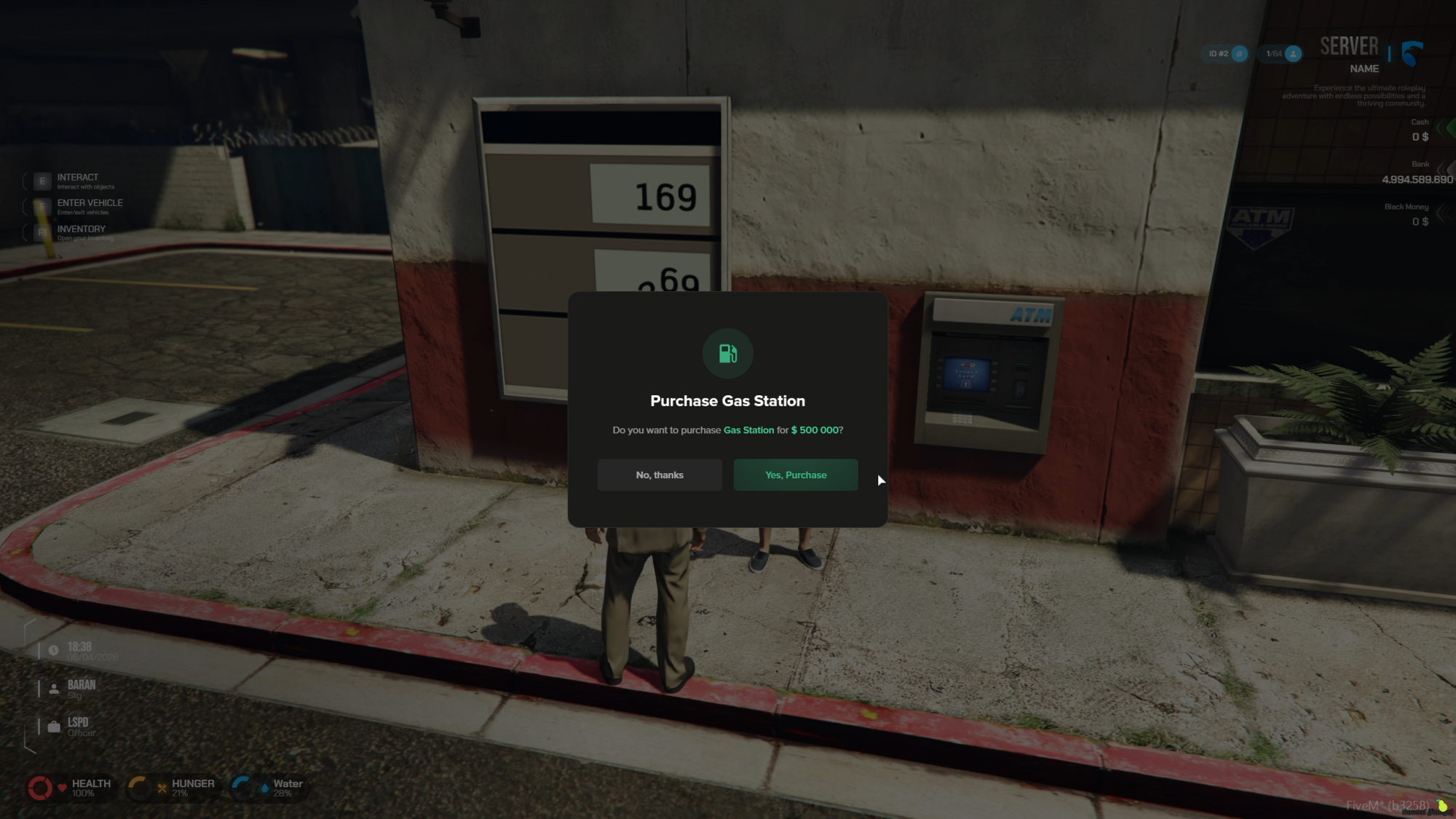Click the blue eagle server logo
This screenshot has height=819, width=1456.
1411,52
